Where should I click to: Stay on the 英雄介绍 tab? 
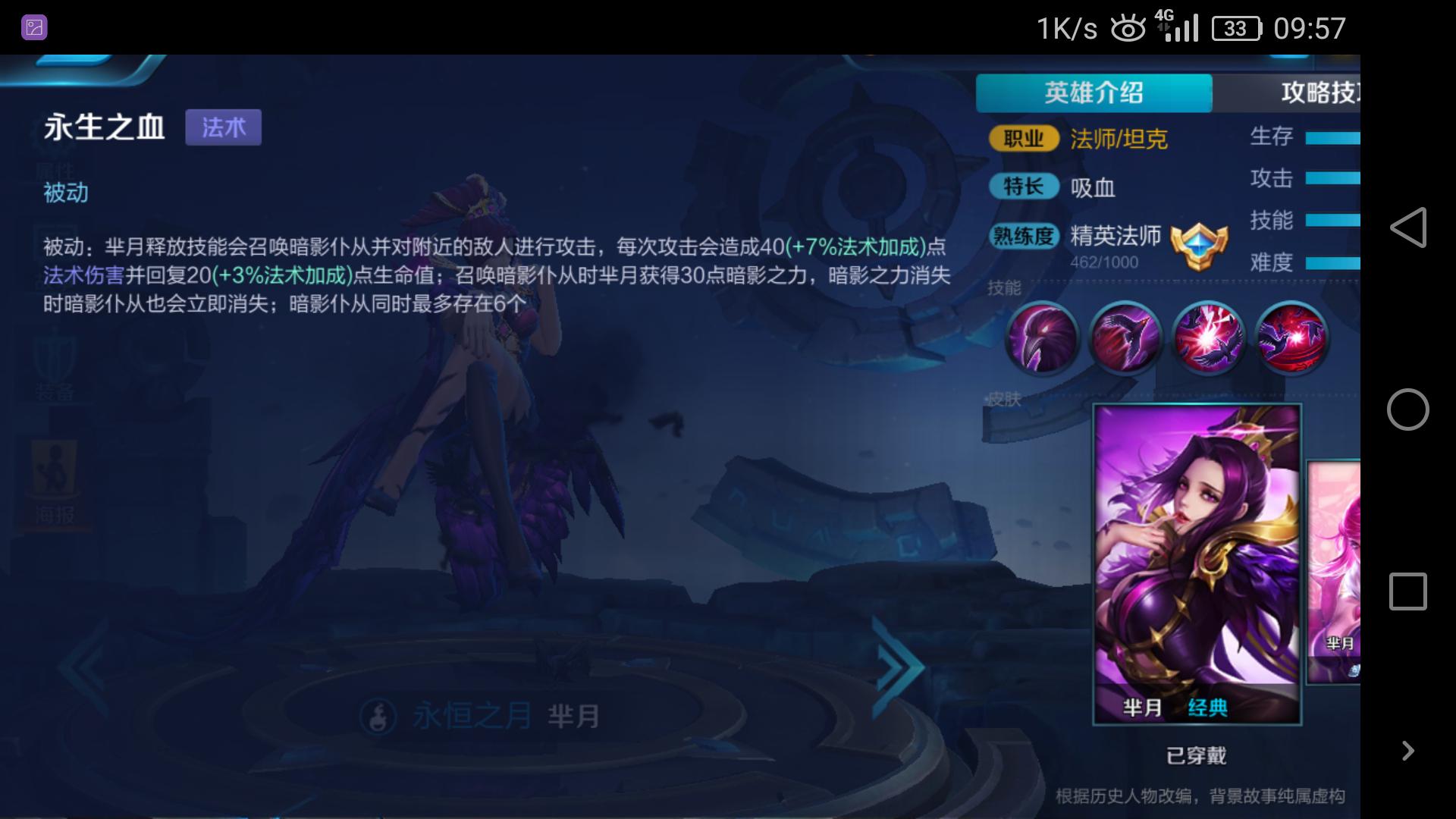1094,93
